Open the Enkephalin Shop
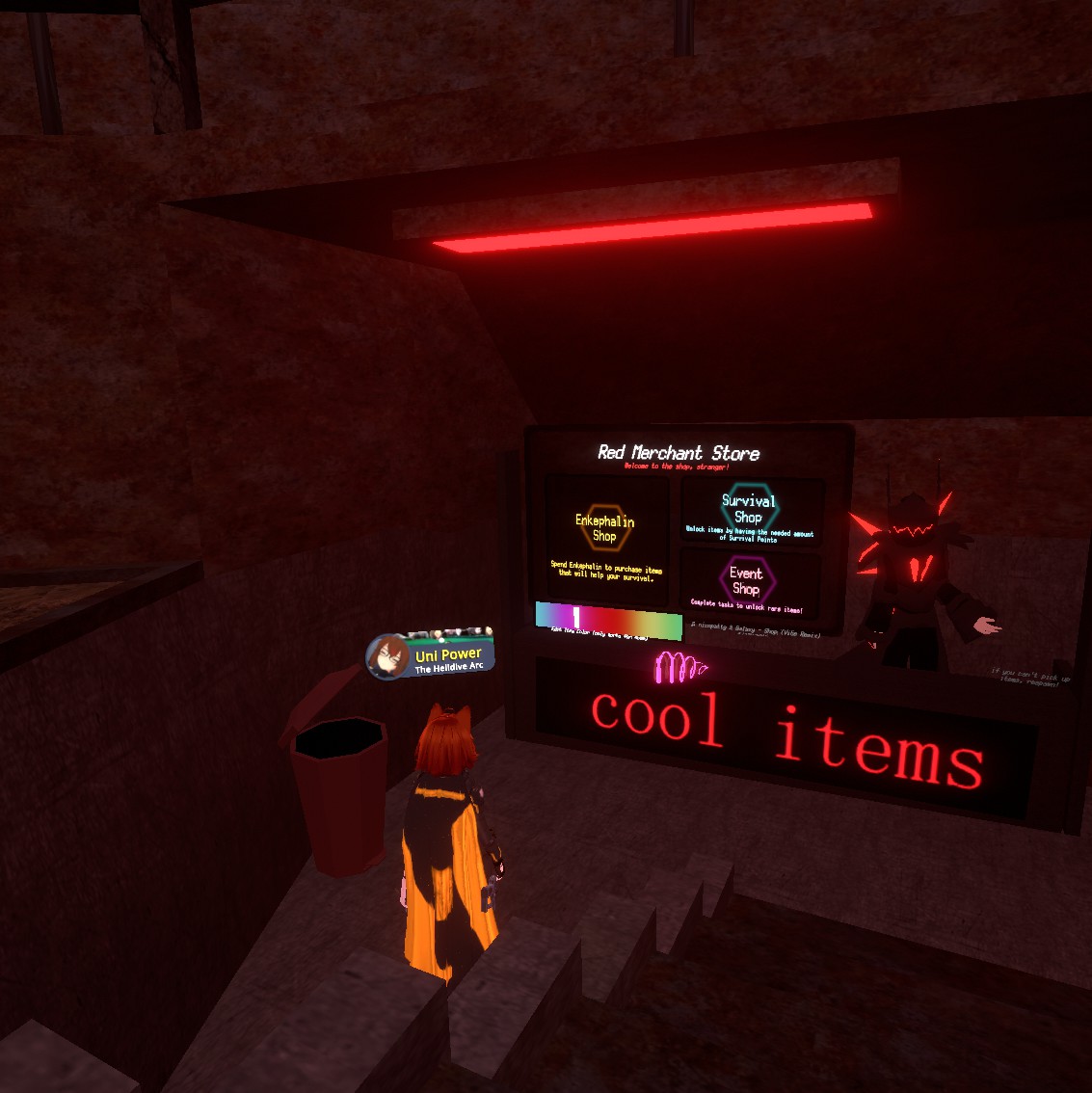Viewport: 1092px width, 1093px height. click(605, 529)
